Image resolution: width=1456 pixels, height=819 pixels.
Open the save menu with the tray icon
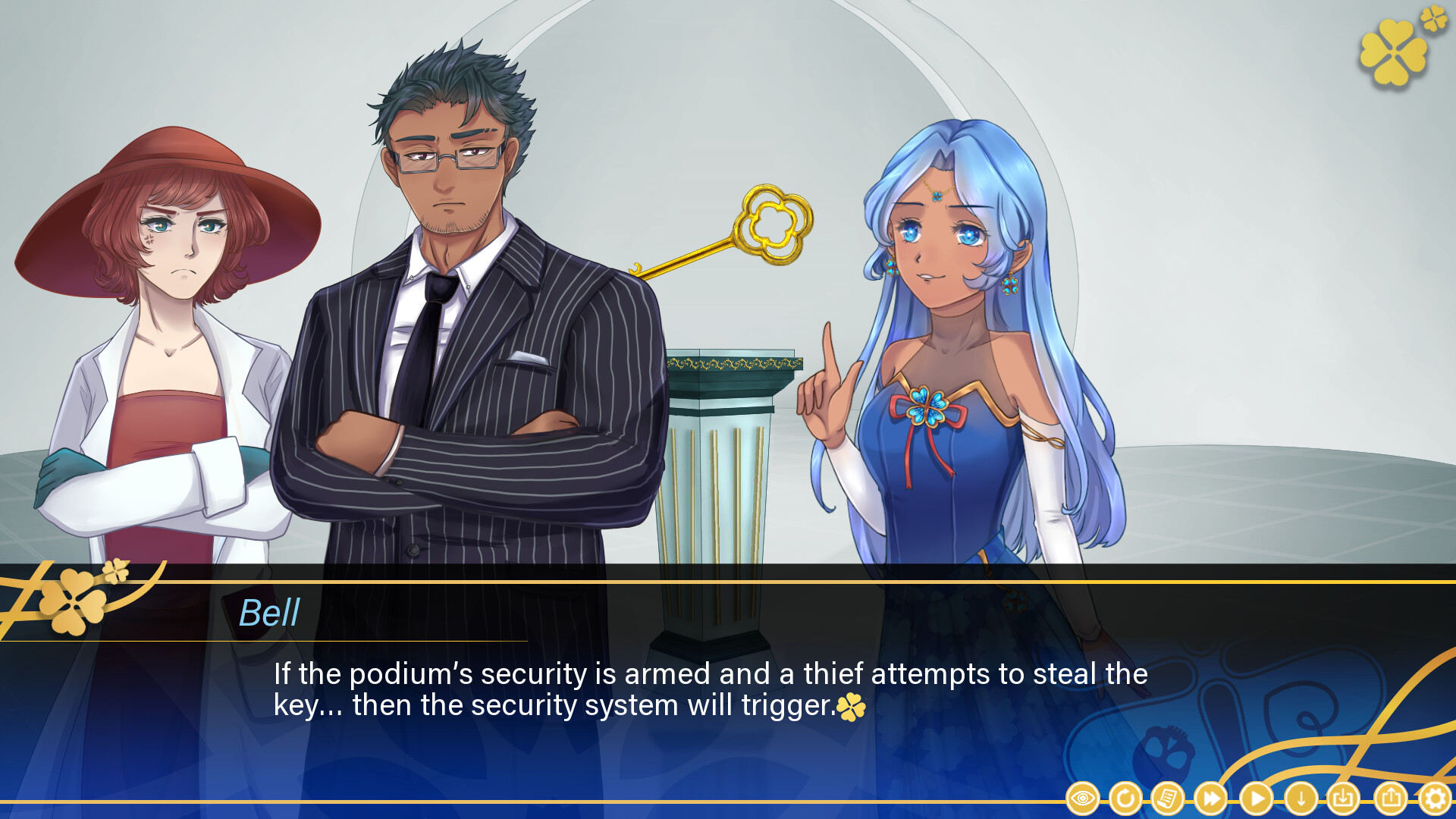(x=1342, y=799)
